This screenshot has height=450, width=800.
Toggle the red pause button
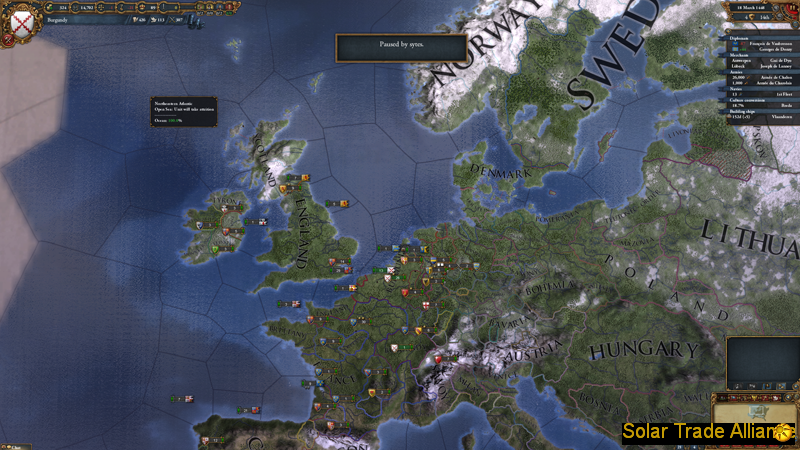pyautogui.click(x=792, y=8)
